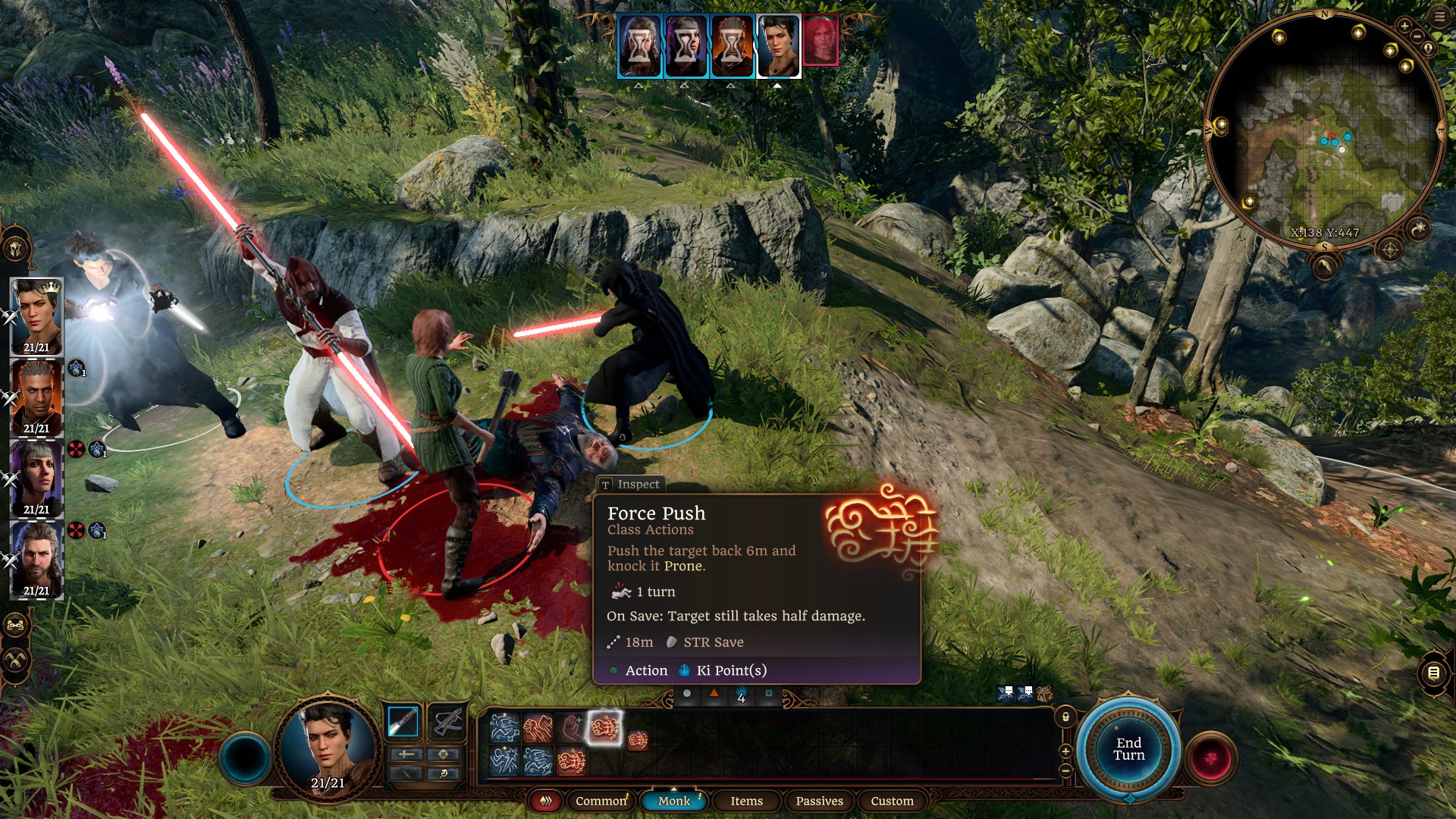The height and width of the screenshot is (819, 1456).
Task: Choose the bearded party member portrait
Action: [36, 560]
